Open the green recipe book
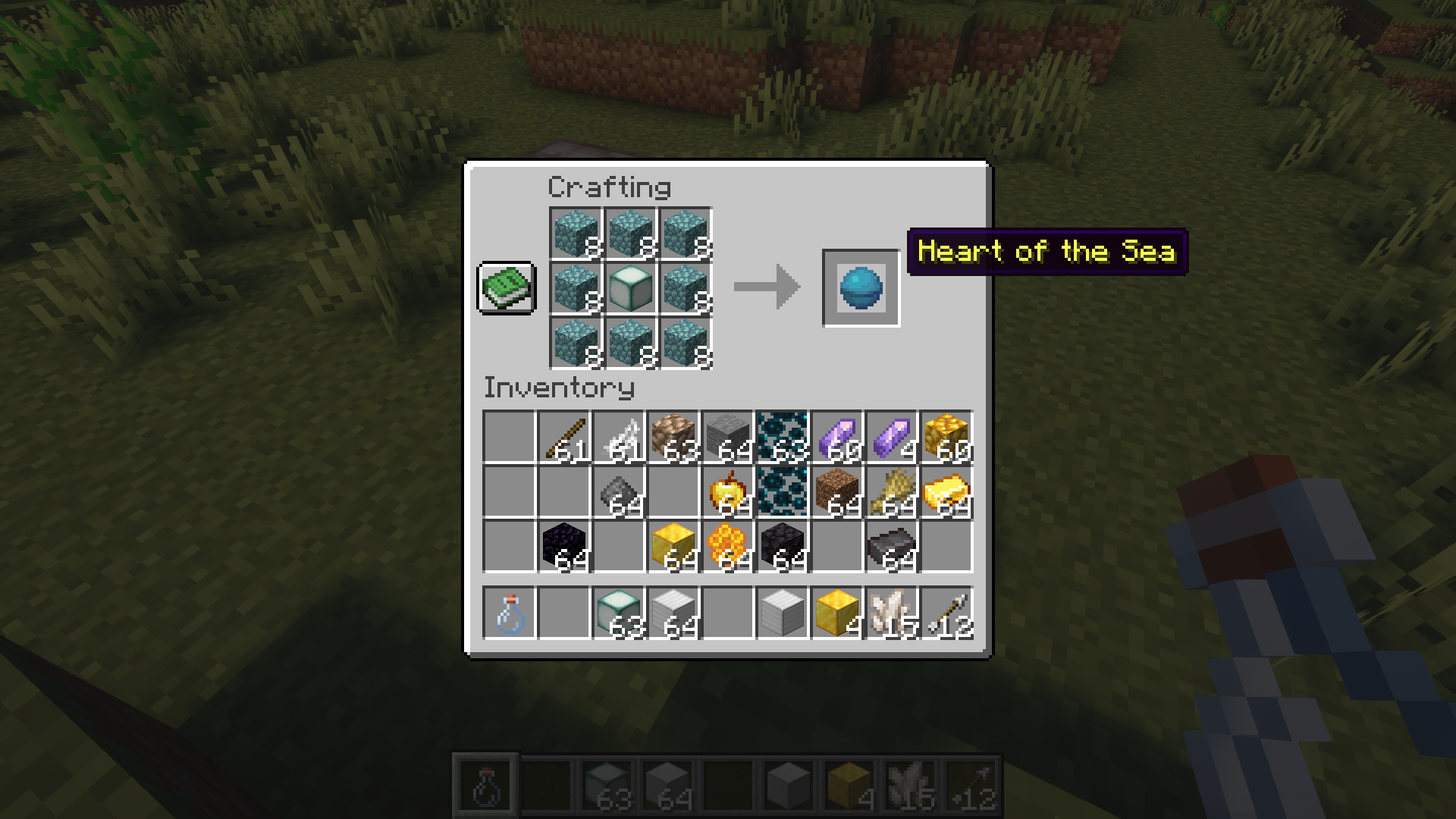Image resolution: width=1456 pixels, height=819 pixels. click(507, 288)
